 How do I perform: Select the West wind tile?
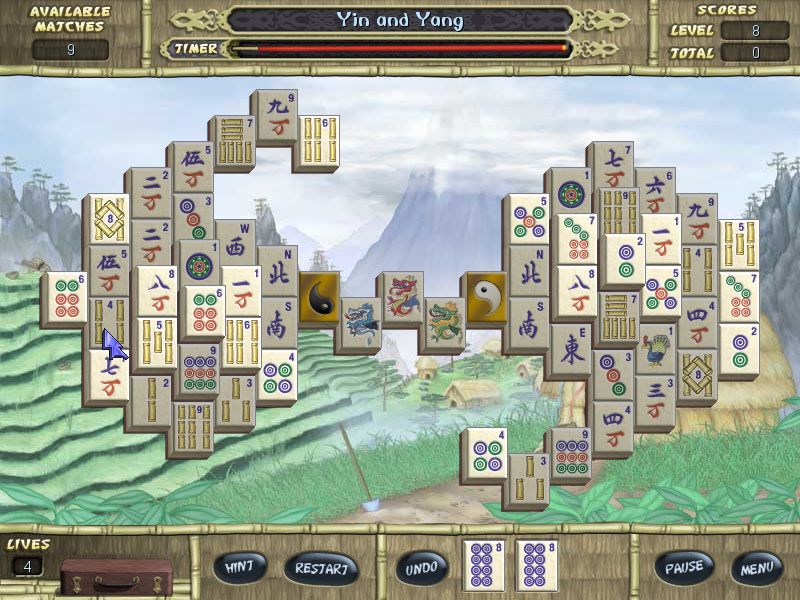point(237,245)
